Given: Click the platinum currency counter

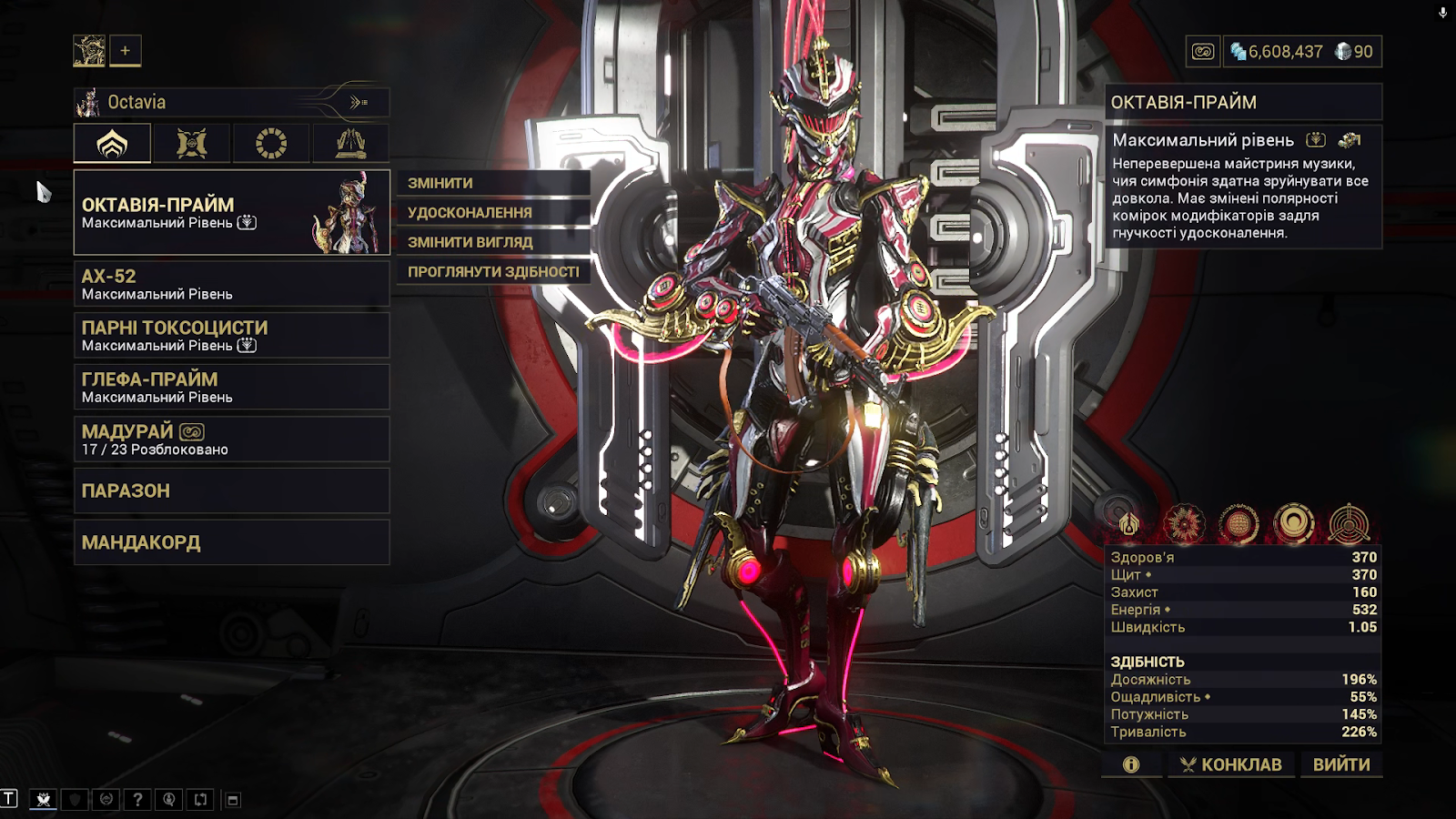Looking at the screenshot, I should pyautogui.click(x=1353, y=52).
